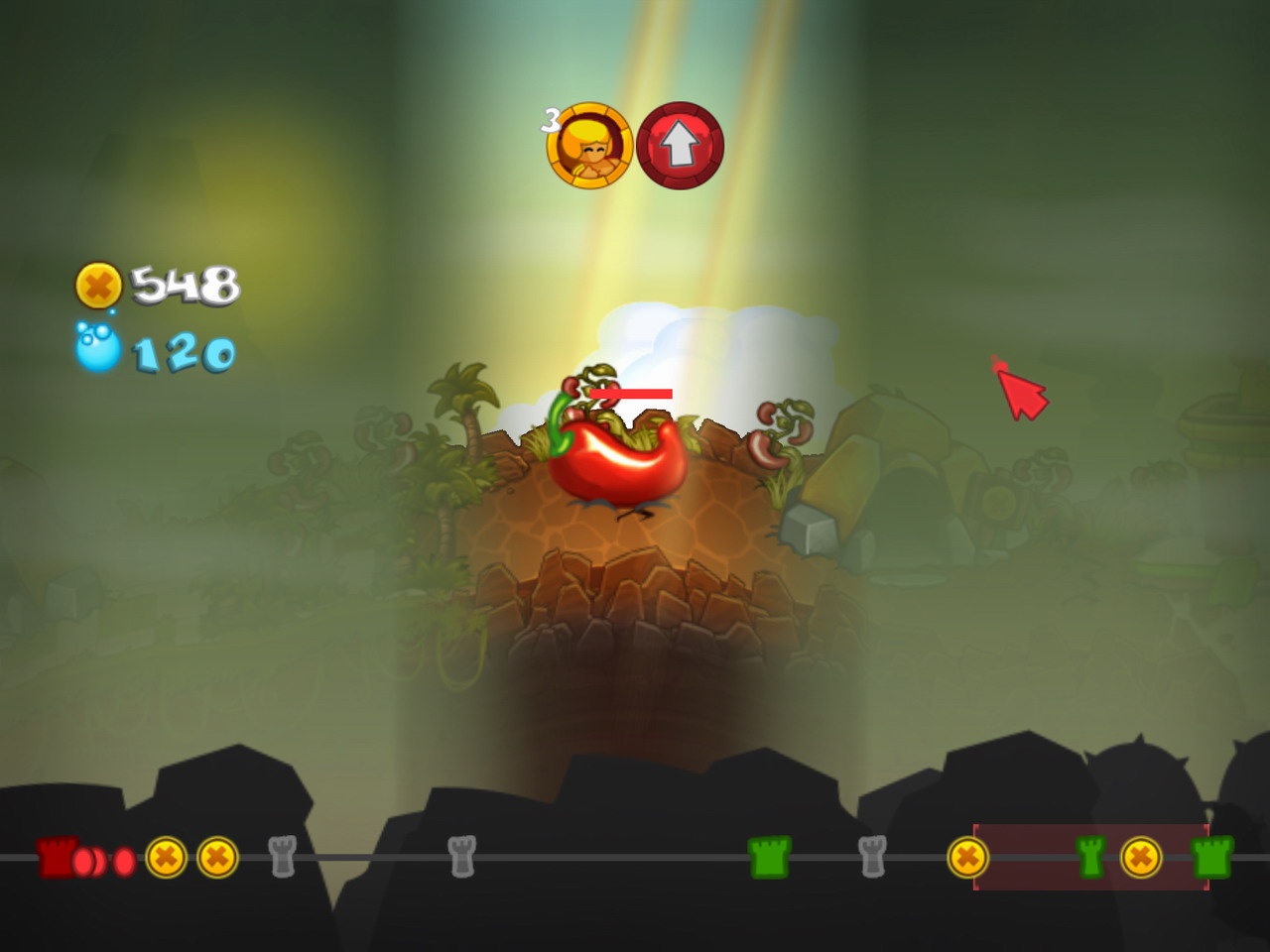Click the coin node starting the highlighted section

click(x=969, y=858)
